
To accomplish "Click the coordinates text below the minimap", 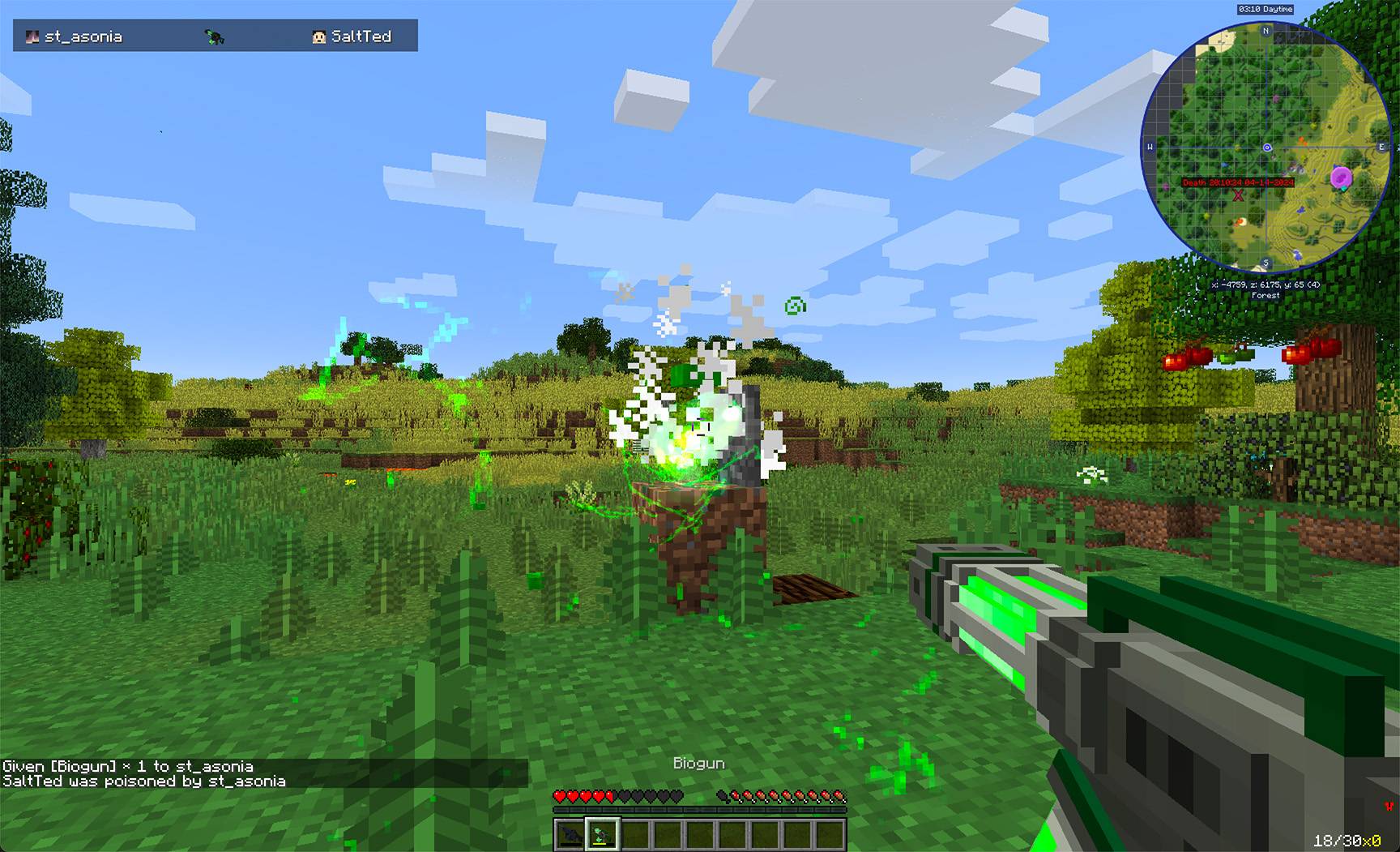I will pyautogui.click(x=1266, y=284).
